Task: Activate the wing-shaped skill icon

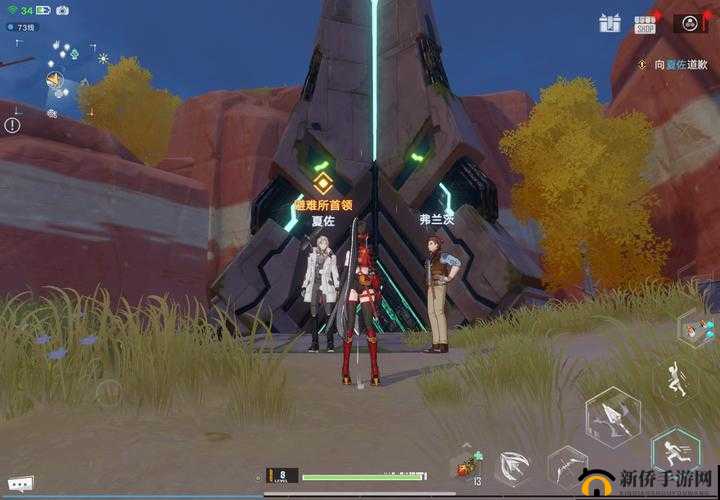Action: click(x=514, y=467)
